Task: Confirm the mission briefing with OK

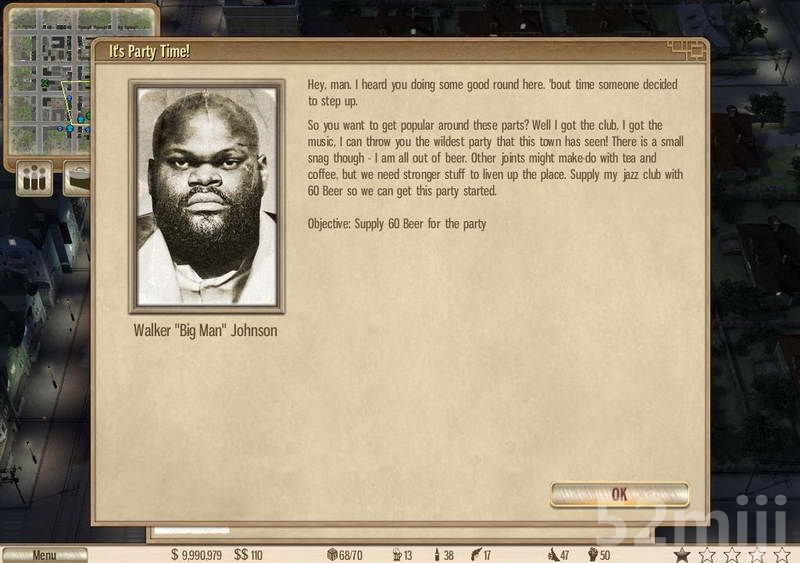Action: click(619, 494)
